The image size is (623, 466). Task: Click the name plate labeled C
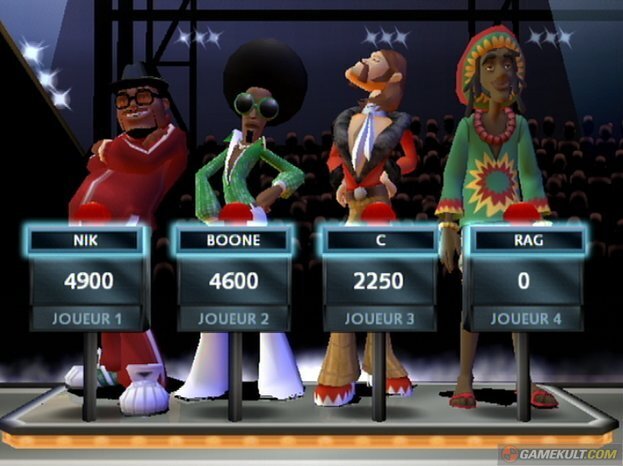[x=379, y=241]
